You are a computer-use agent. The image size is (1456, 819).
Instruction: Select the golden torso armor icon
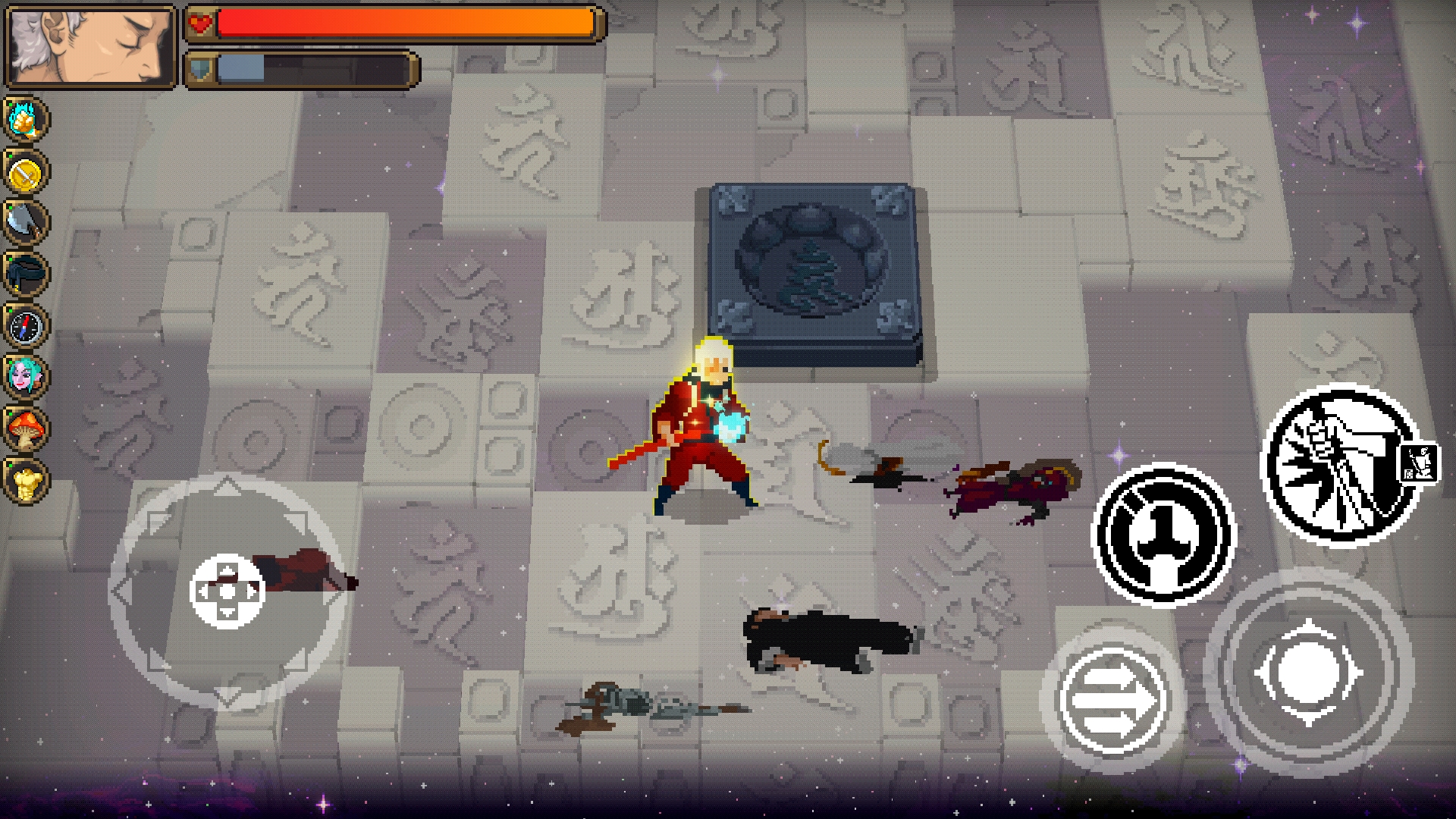tap(26, 480)
